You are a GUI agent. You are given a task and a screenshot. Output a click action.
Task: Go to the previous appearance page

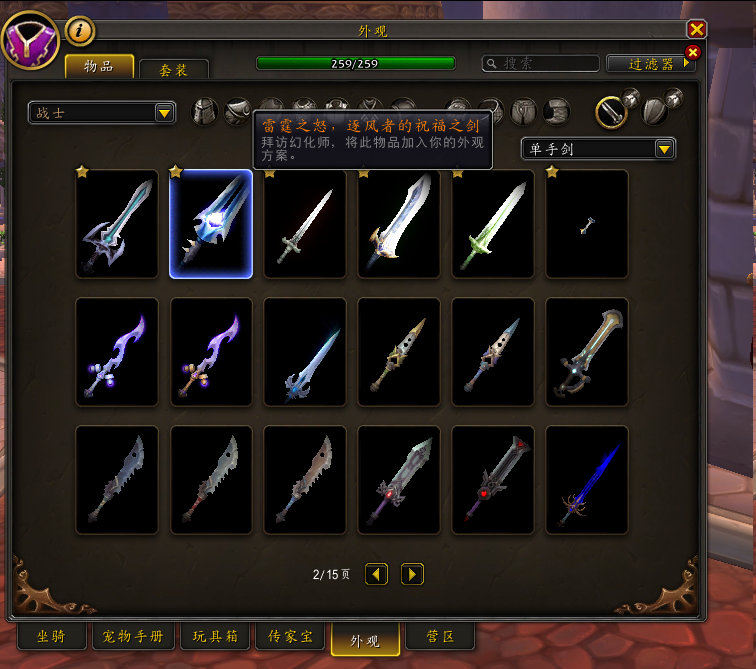pos(376,574)
